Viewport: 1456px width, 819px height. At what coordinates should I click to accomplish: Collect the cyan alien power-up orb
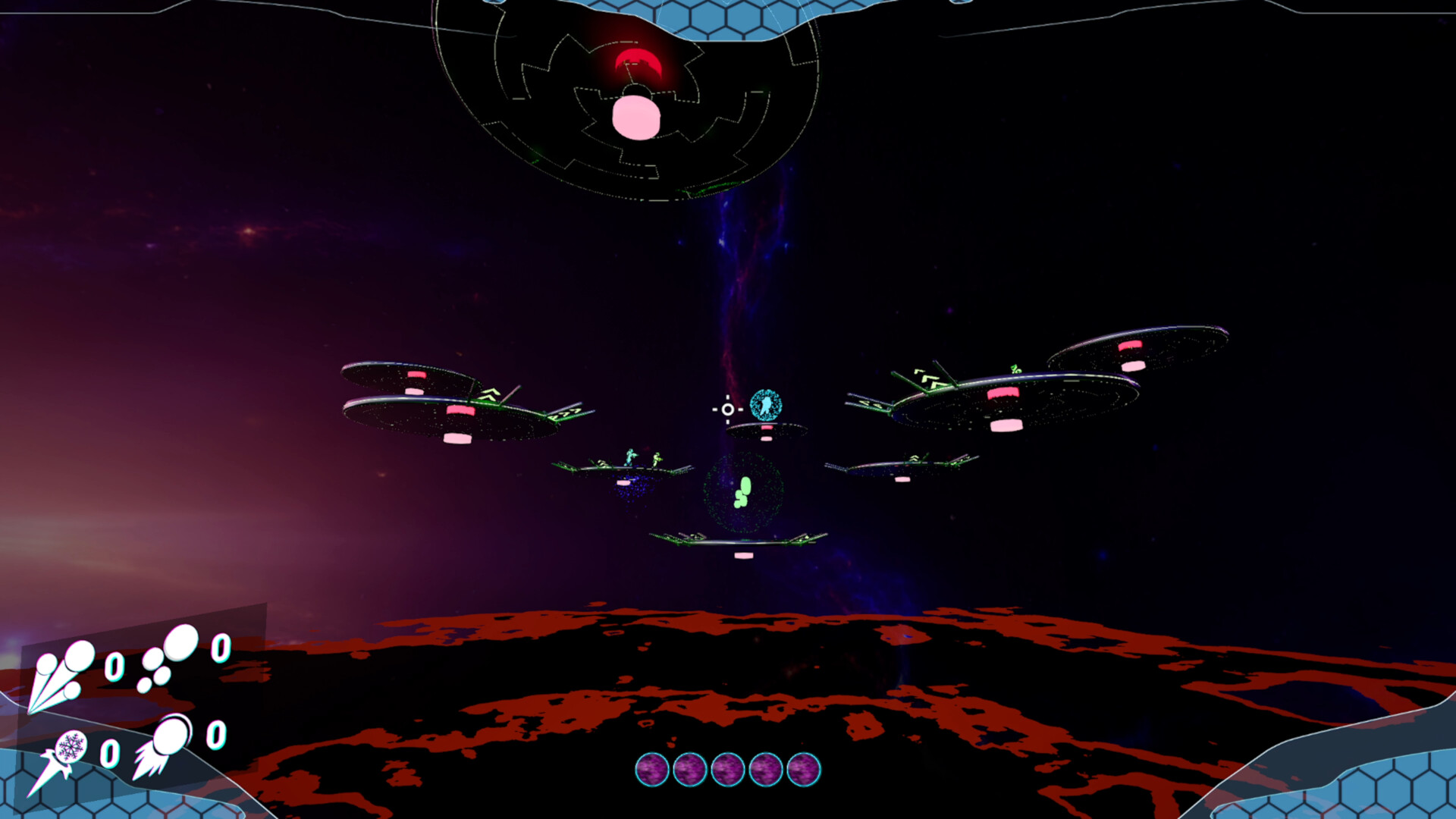click(x=766, y=406)
